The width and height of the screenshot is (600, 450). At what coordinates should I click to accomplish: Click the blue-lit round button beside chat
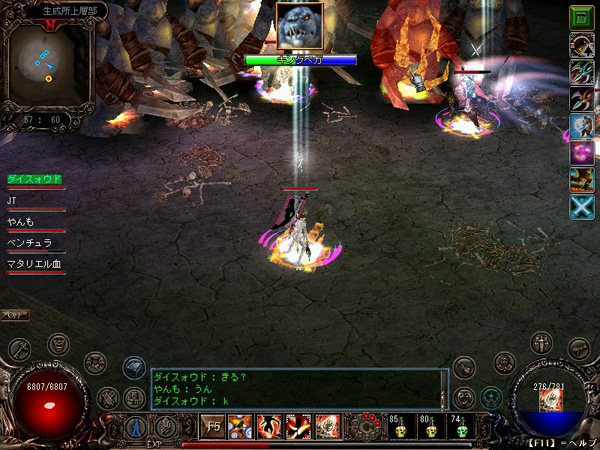tap(134, 367)
